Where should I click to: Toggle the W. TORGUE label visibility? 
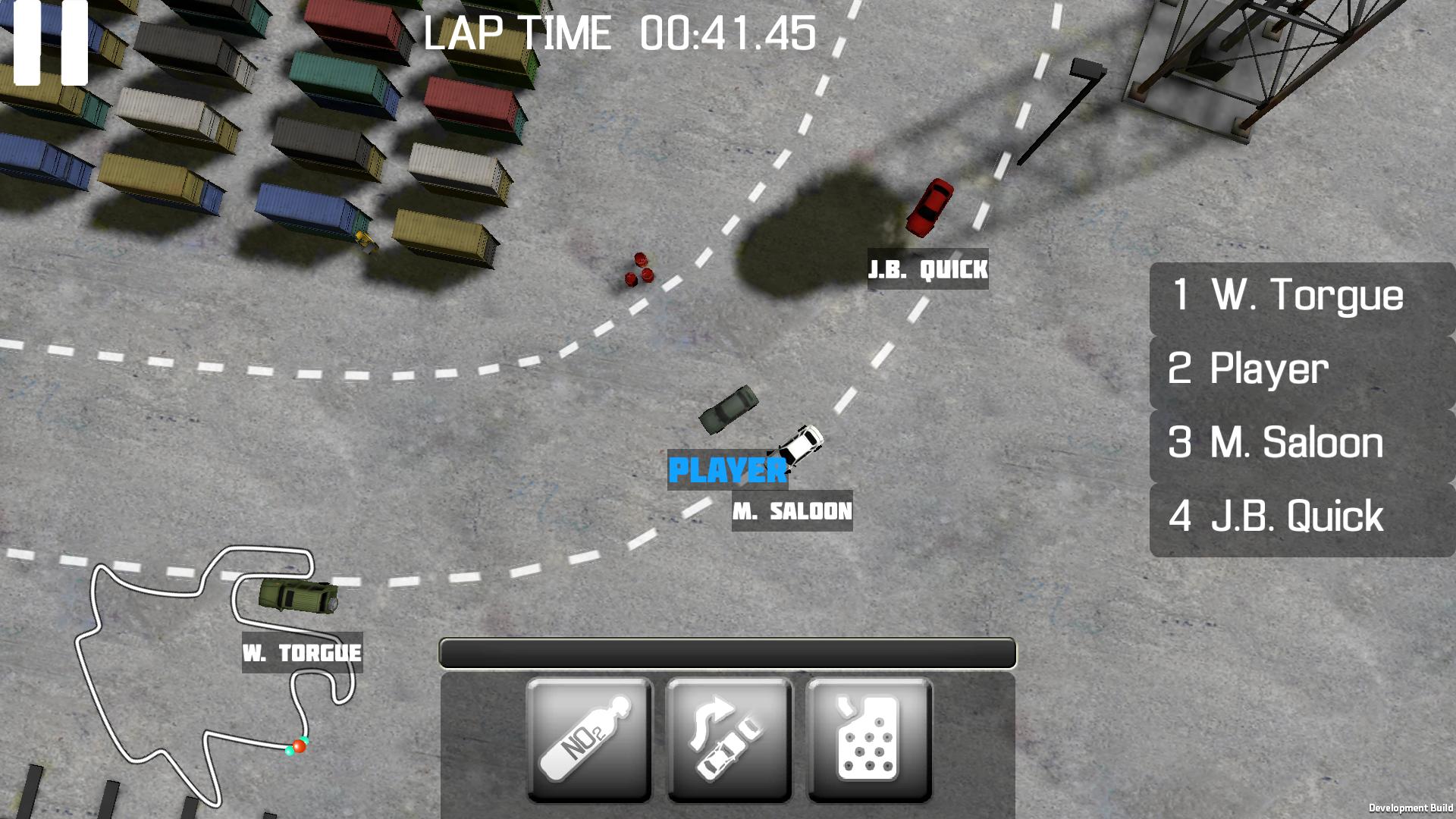pos(302,651)
